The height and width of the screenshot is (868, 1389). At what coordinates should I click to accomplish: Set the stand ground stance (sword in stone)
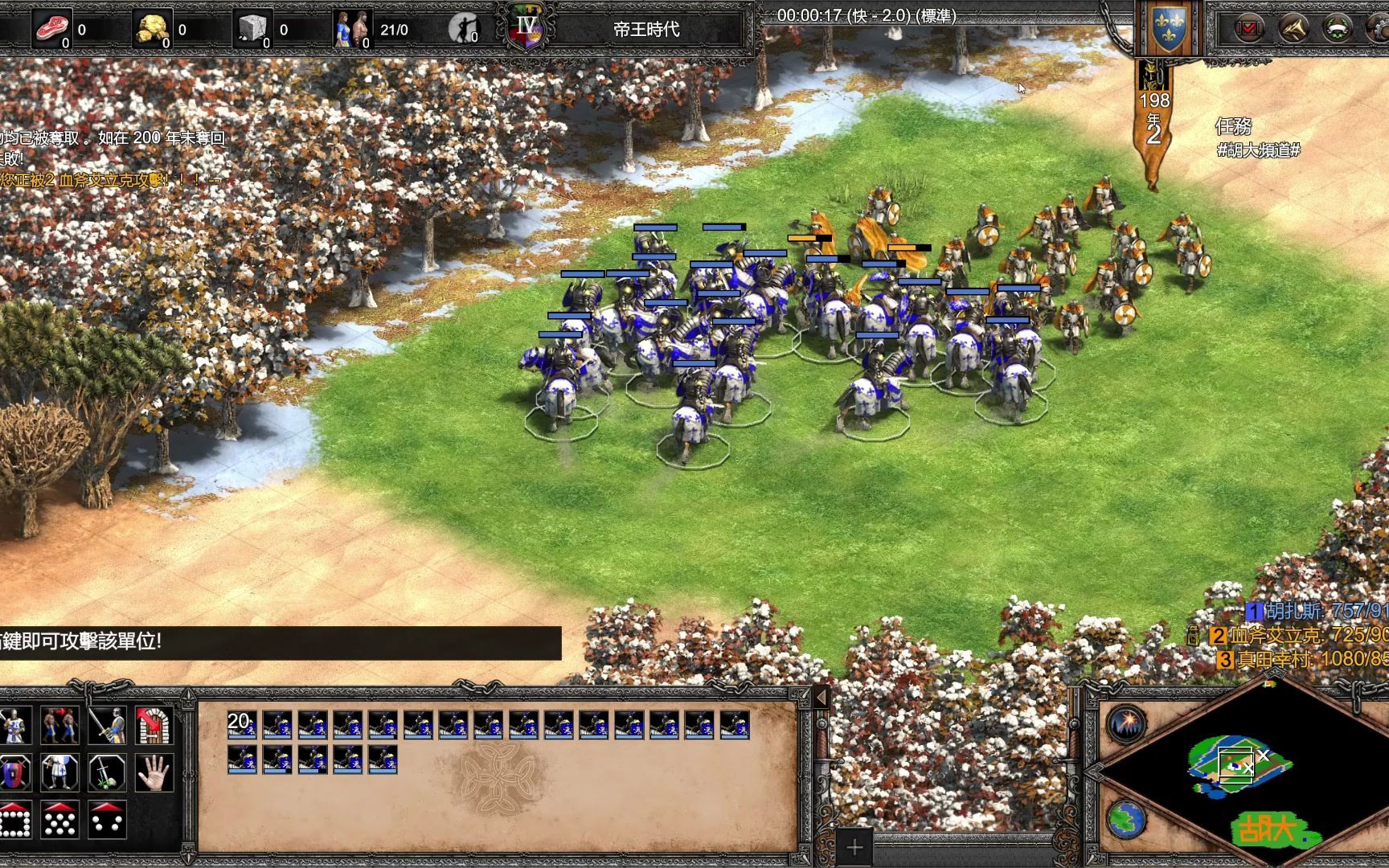pyautogui.click(x=107, y=772)
